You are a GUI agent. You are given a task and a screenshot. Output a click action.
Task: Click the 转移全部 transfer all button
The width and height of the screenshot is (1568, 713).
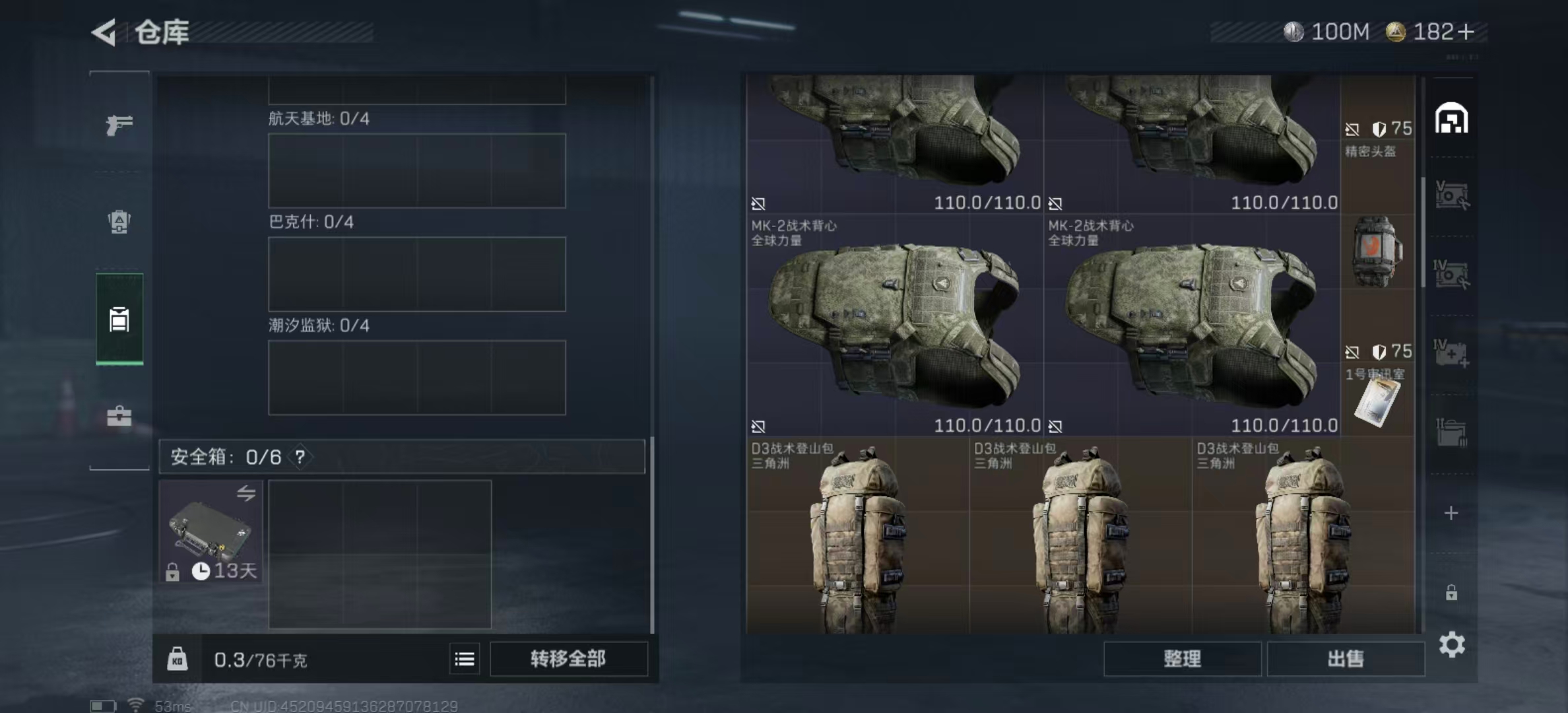click(x=568, y=659)
